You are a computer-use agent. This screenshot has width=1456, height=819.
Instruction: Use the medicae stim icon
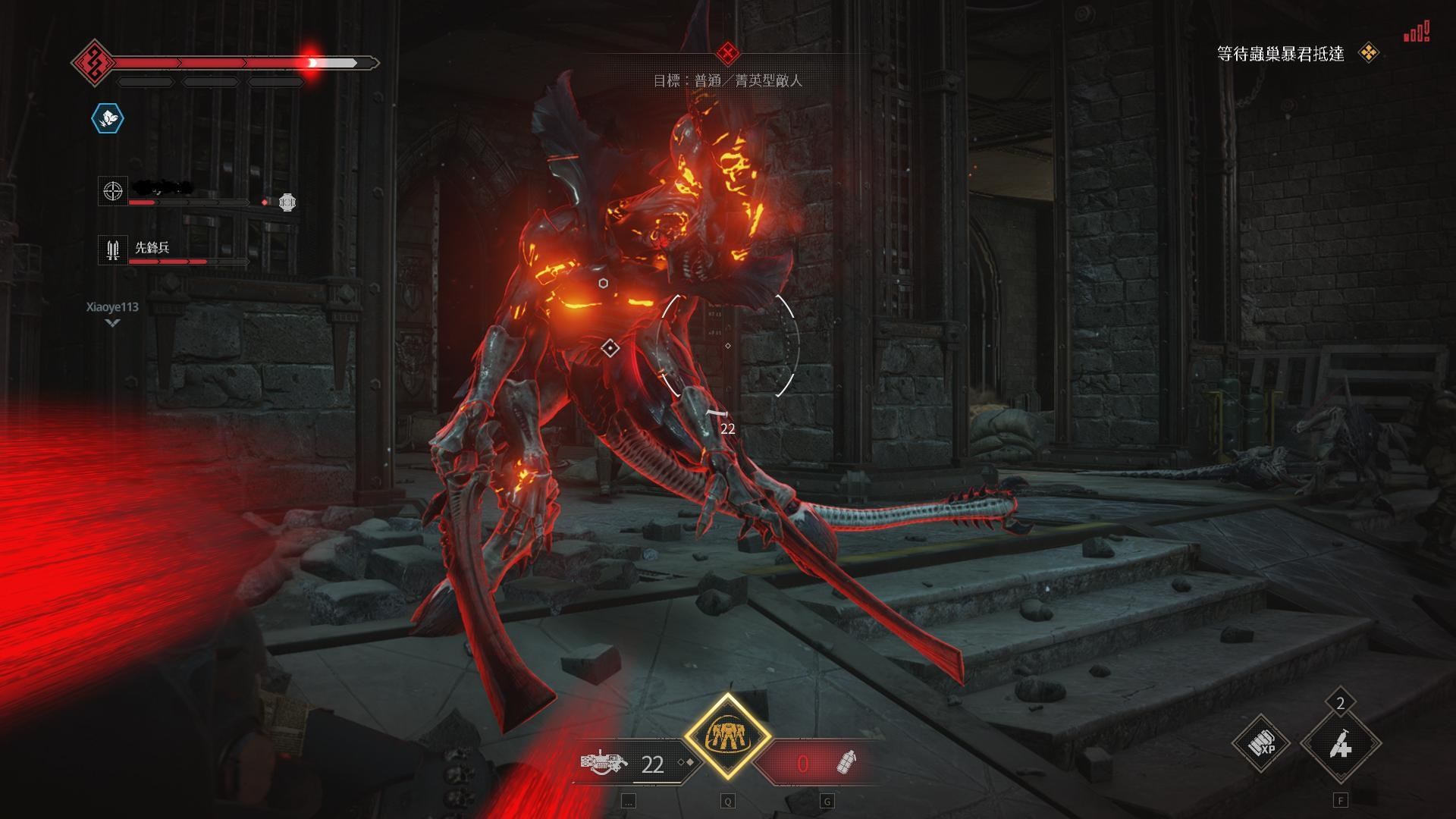coord(1340,745)
